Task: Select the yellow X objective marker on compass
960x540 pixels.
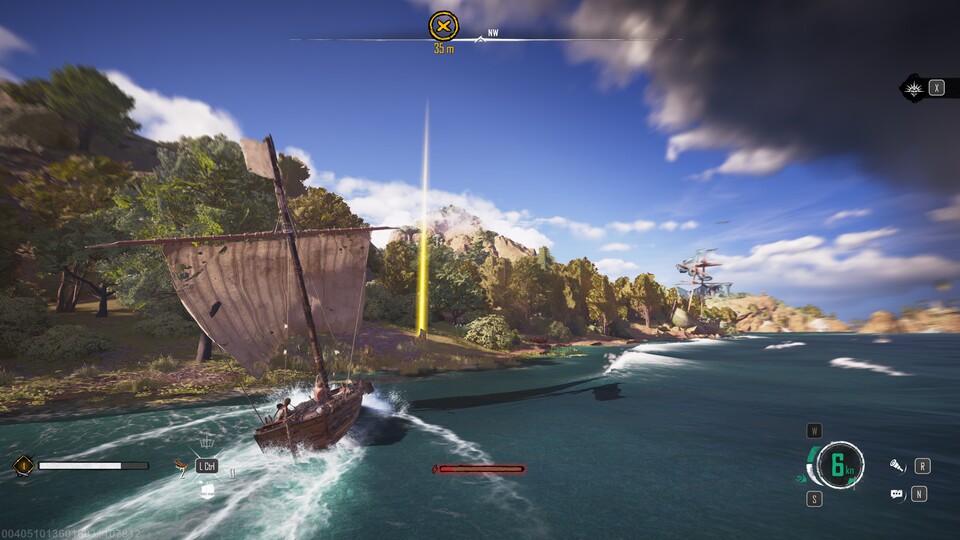Action: [x=443, y=26]
